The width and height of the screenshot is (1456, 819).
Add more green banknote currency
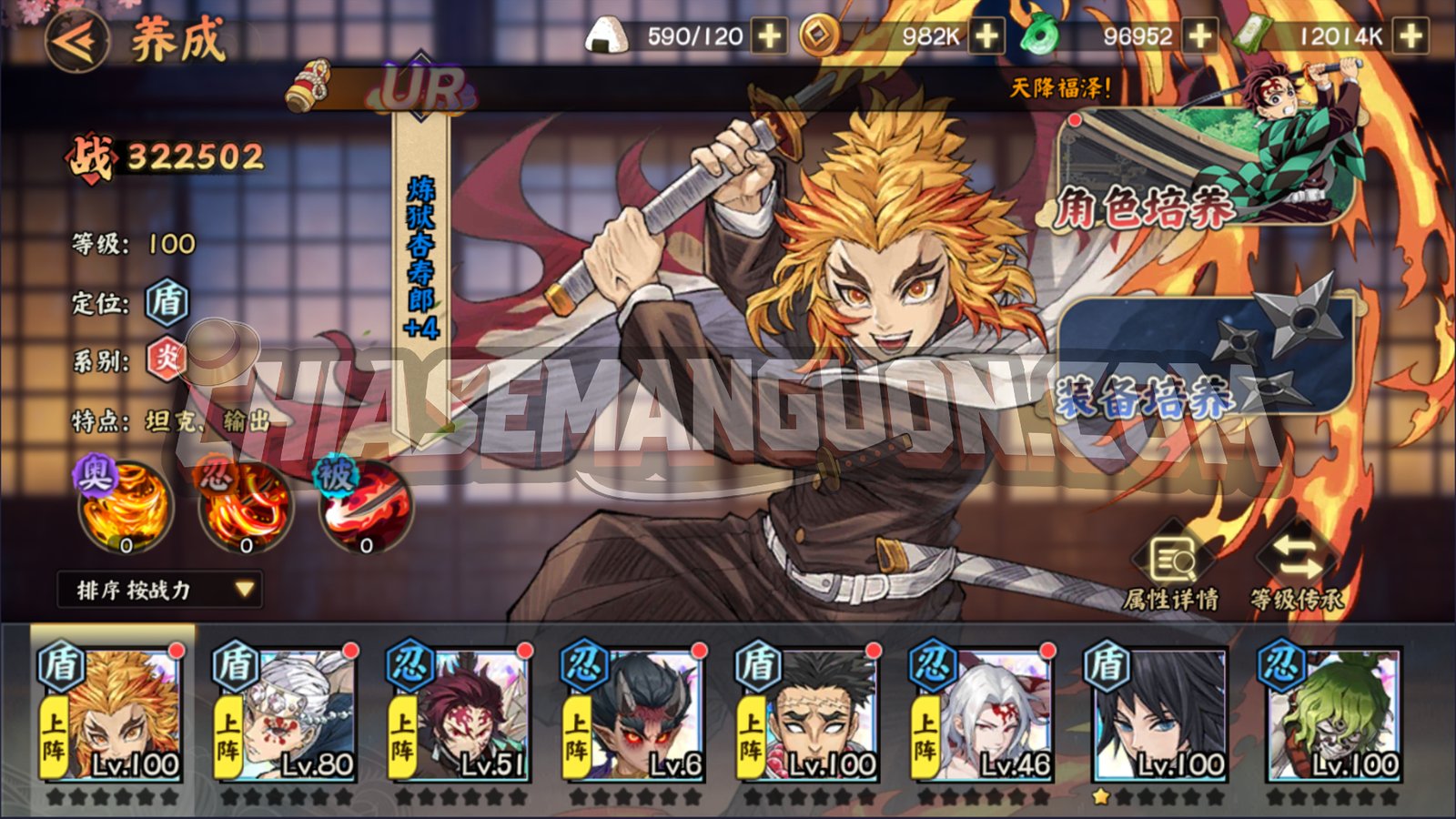click(1410, 36)
